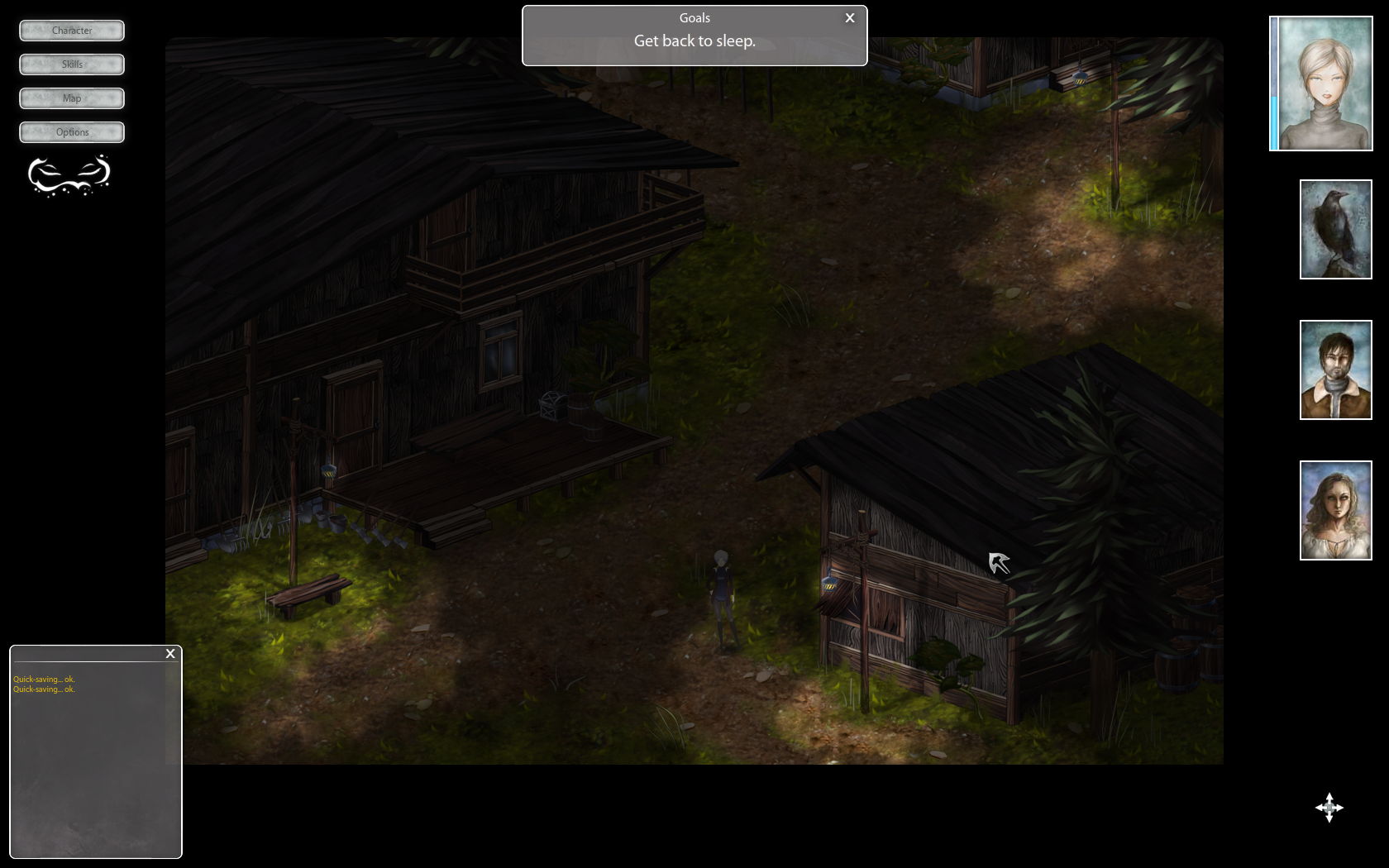The height and width of the screenshot is (868, 1389).
Task: Click the 'Quick-saving... ok.' log entry
Action: [x=43, y=679]
